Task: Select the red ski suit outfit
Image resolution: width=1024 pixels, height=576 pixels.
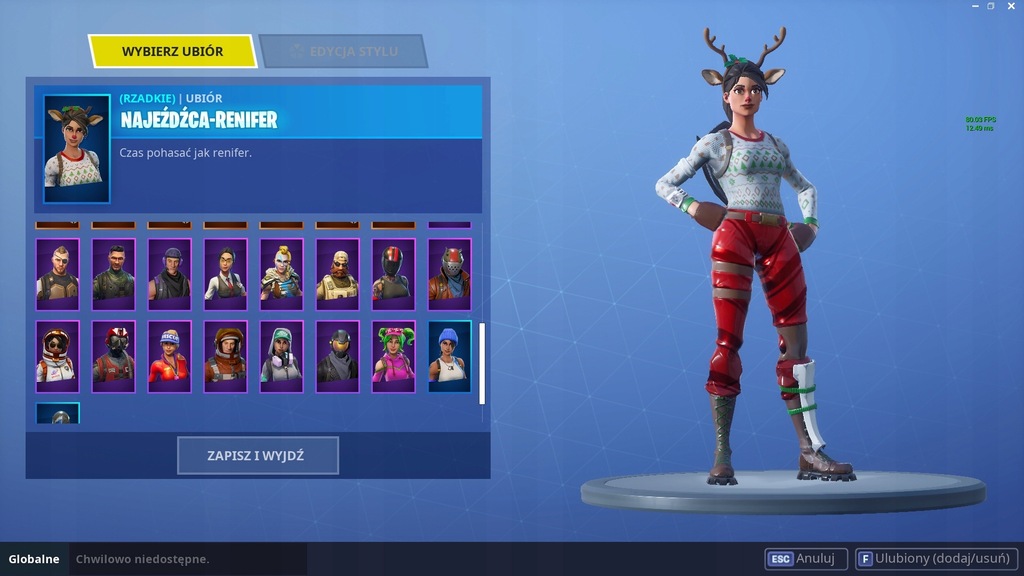Action: tap(169, 356)
